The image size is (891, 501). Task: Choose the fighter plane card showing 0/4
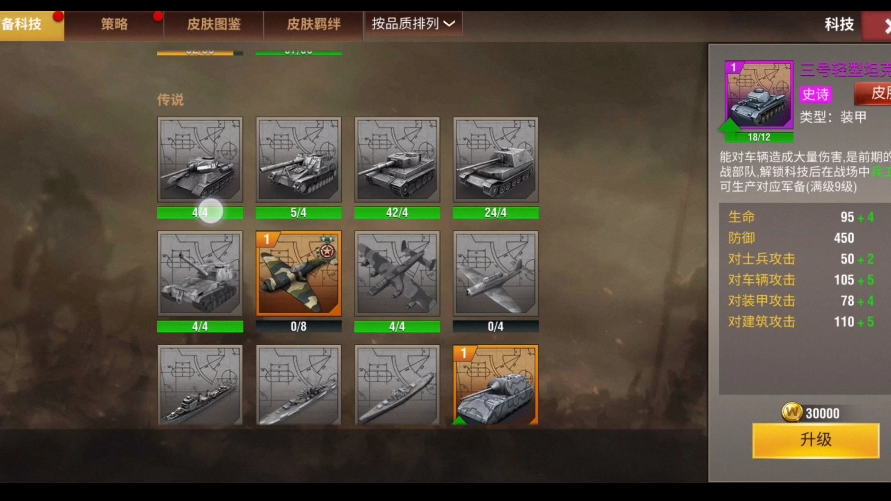point(496,274)
